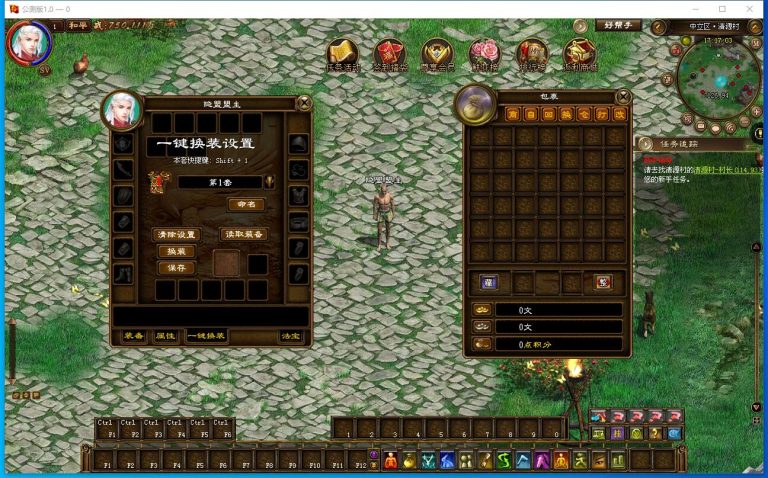The height and width of the screenshot is (478, 768).
Task: Switch to the 法宝 treasure tab
Action: click(290, 336)
